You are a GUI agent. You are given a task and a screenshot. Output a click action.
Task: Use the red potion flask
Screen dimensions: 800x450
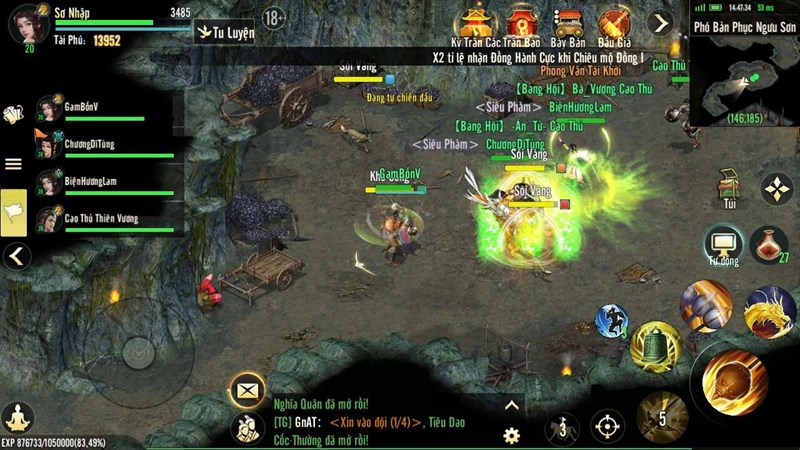[x=768, y=245]
